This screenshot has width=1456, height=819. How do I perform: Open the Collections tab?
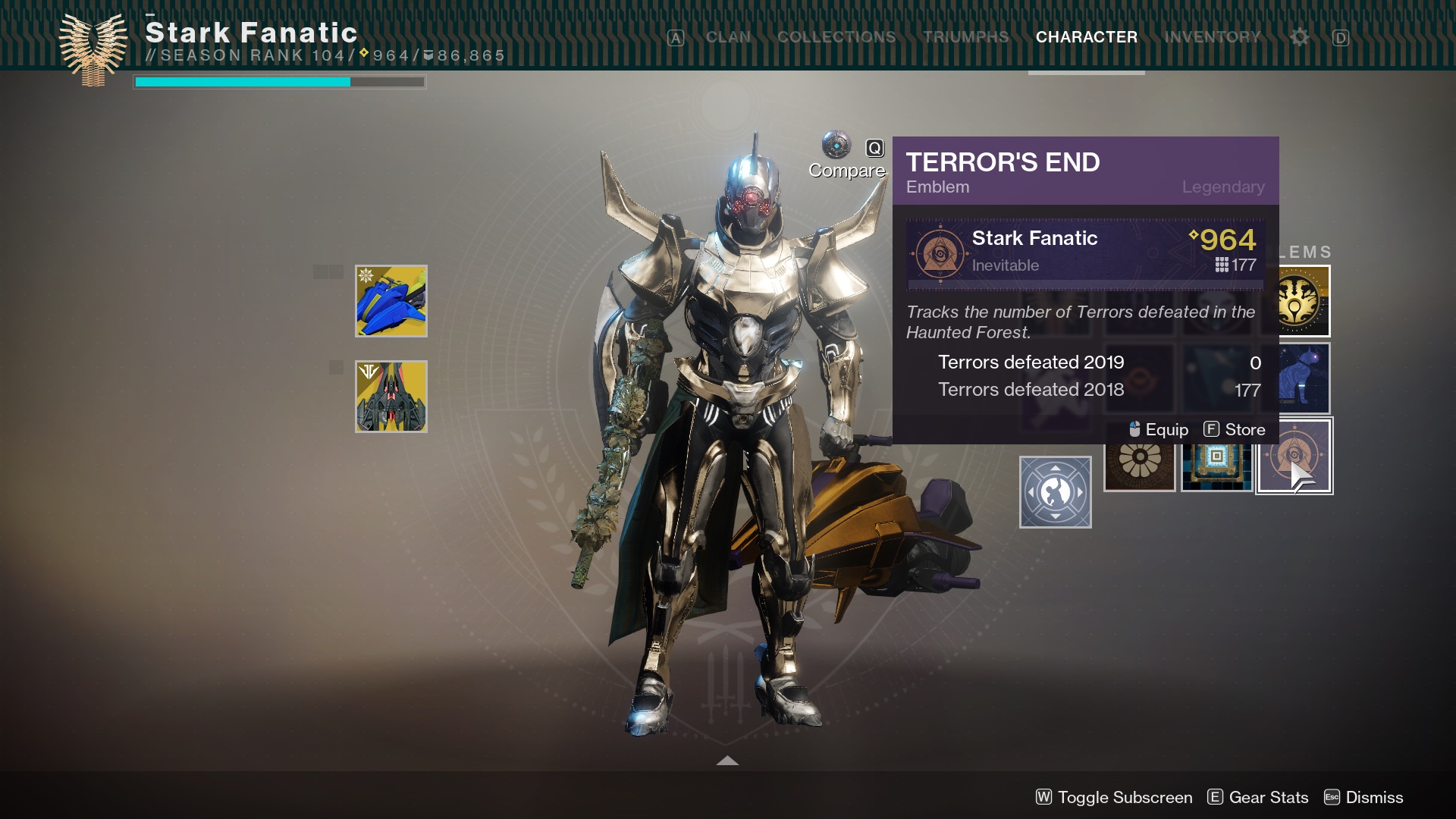836,37
